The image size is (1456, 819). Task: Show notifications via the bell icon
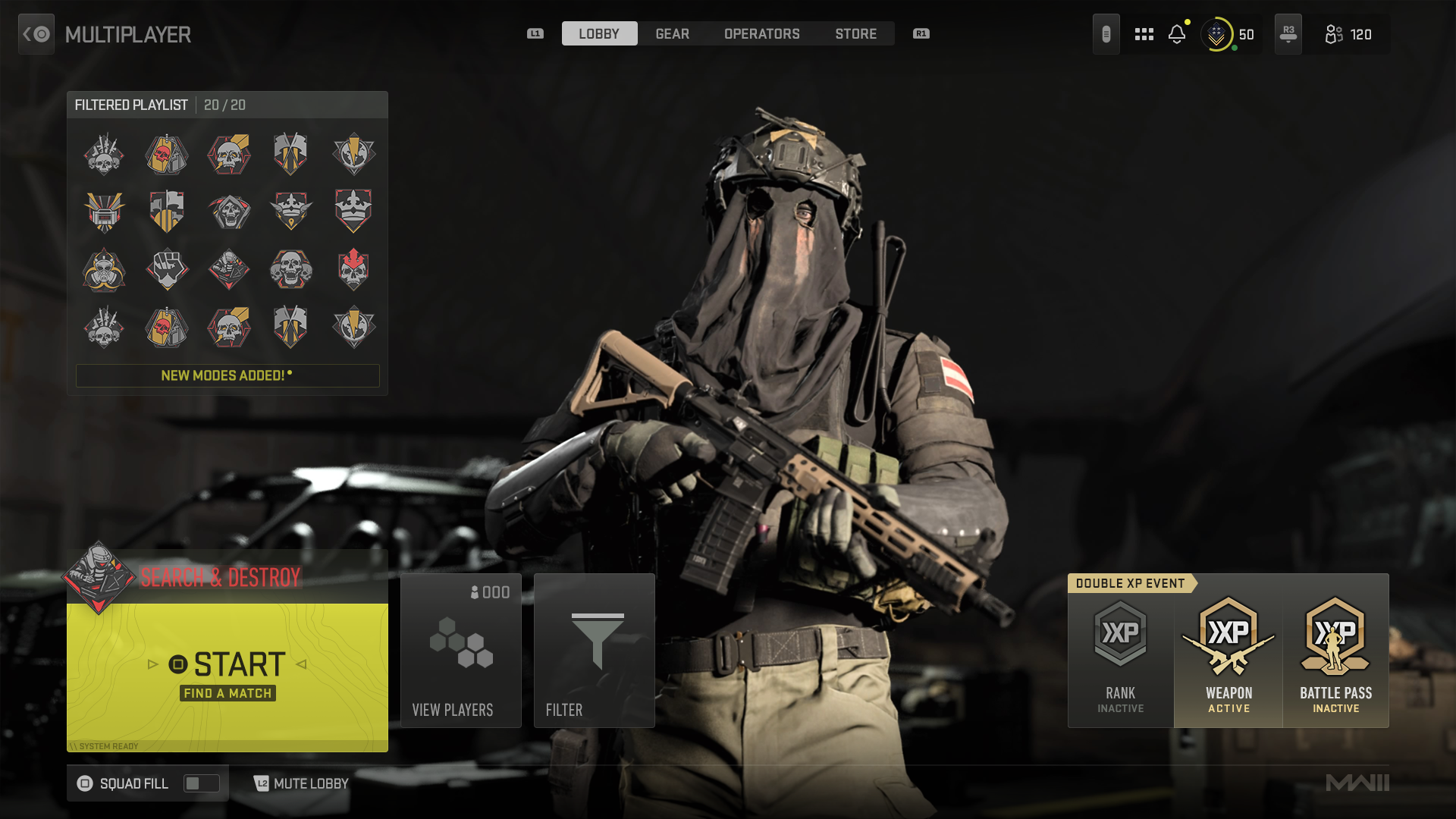(1177, 34)
